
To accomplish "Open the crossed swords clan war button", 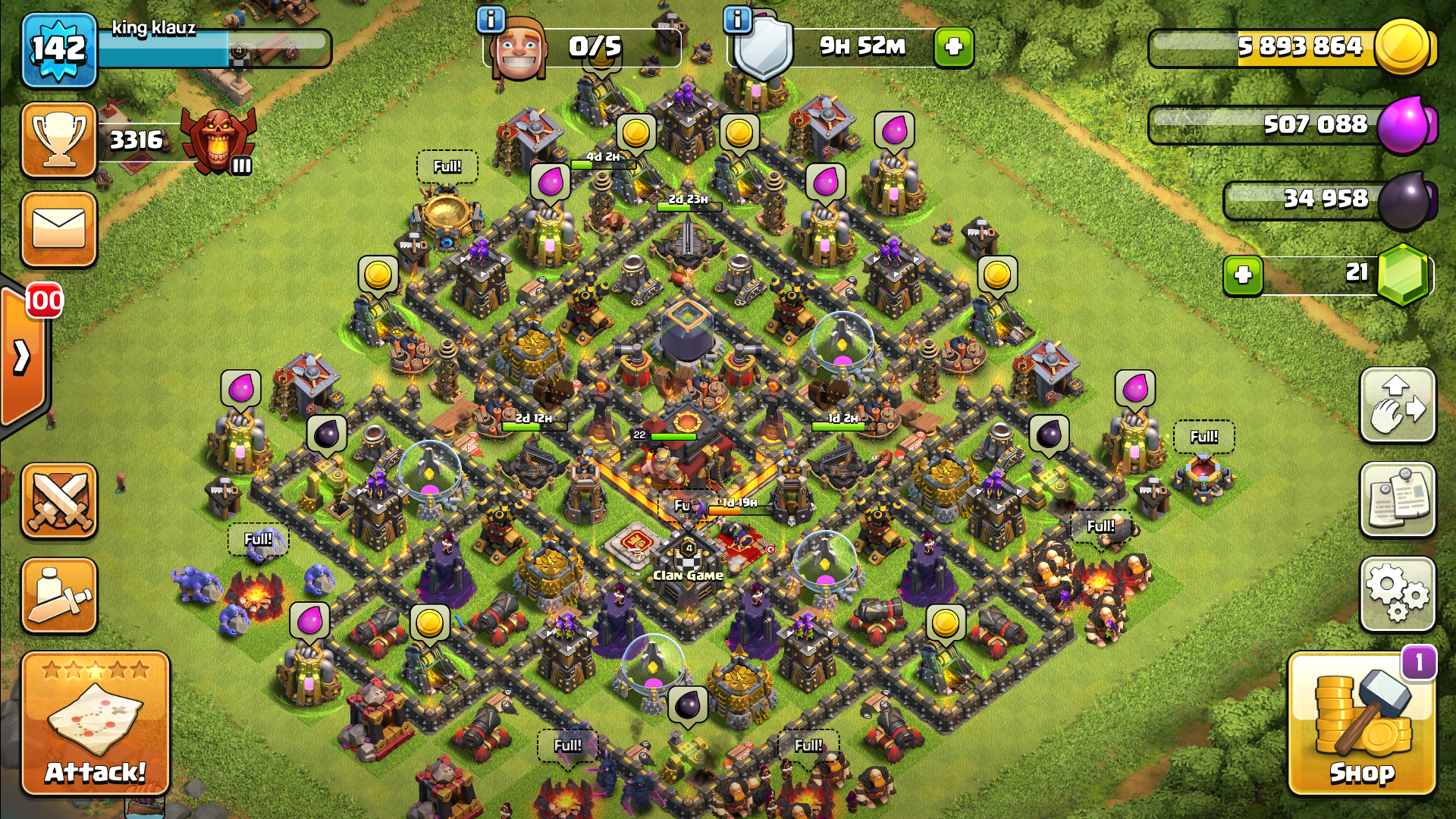I will [59, 501].
